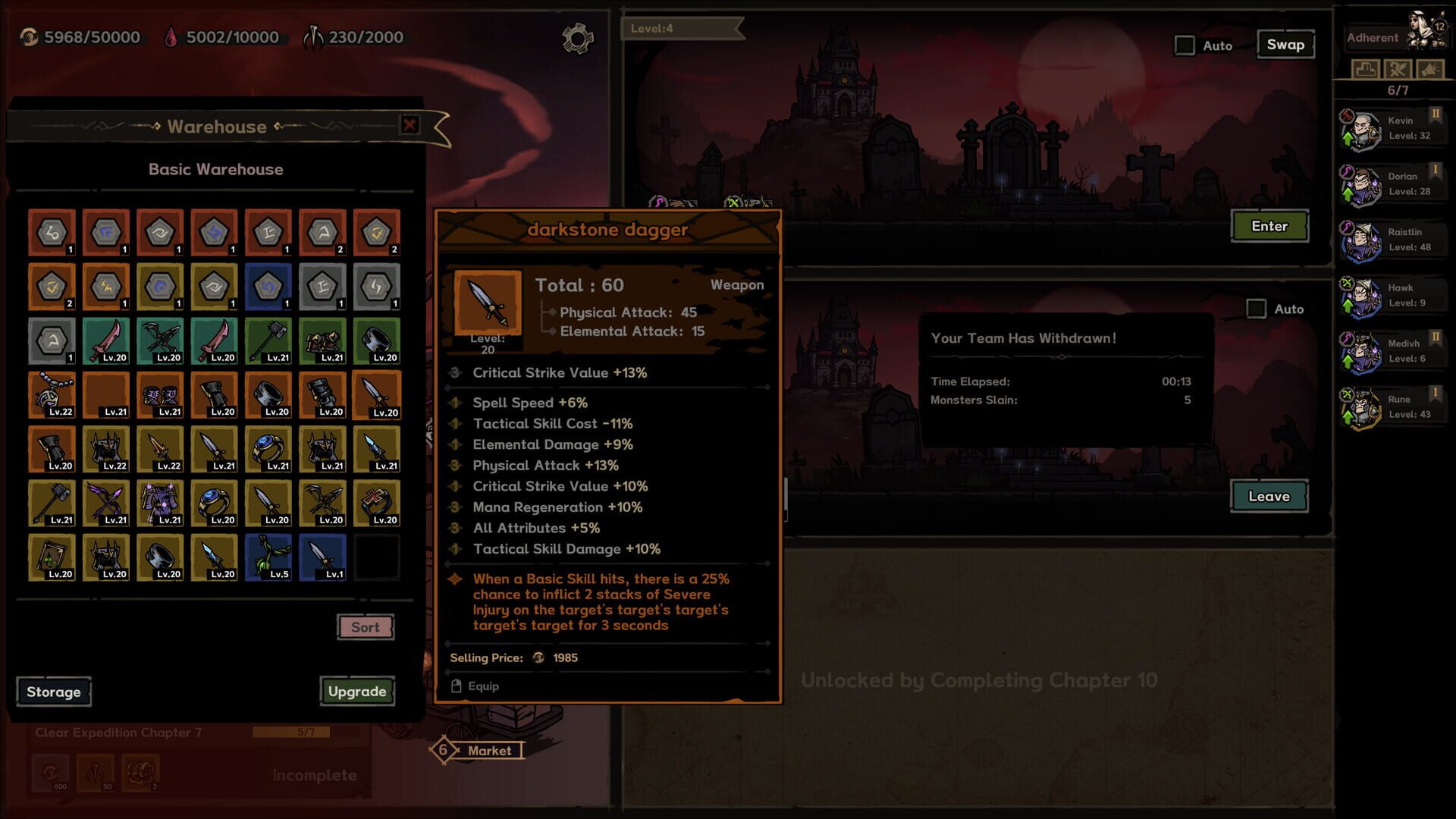Click the gold coin resource icon
The image size is (1456, 819).
30,36
